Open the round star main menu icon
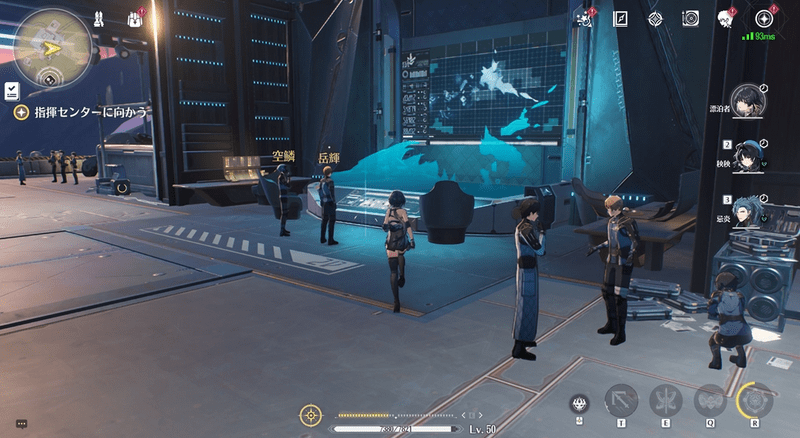 pyautogui.click(x=765, y=18)
